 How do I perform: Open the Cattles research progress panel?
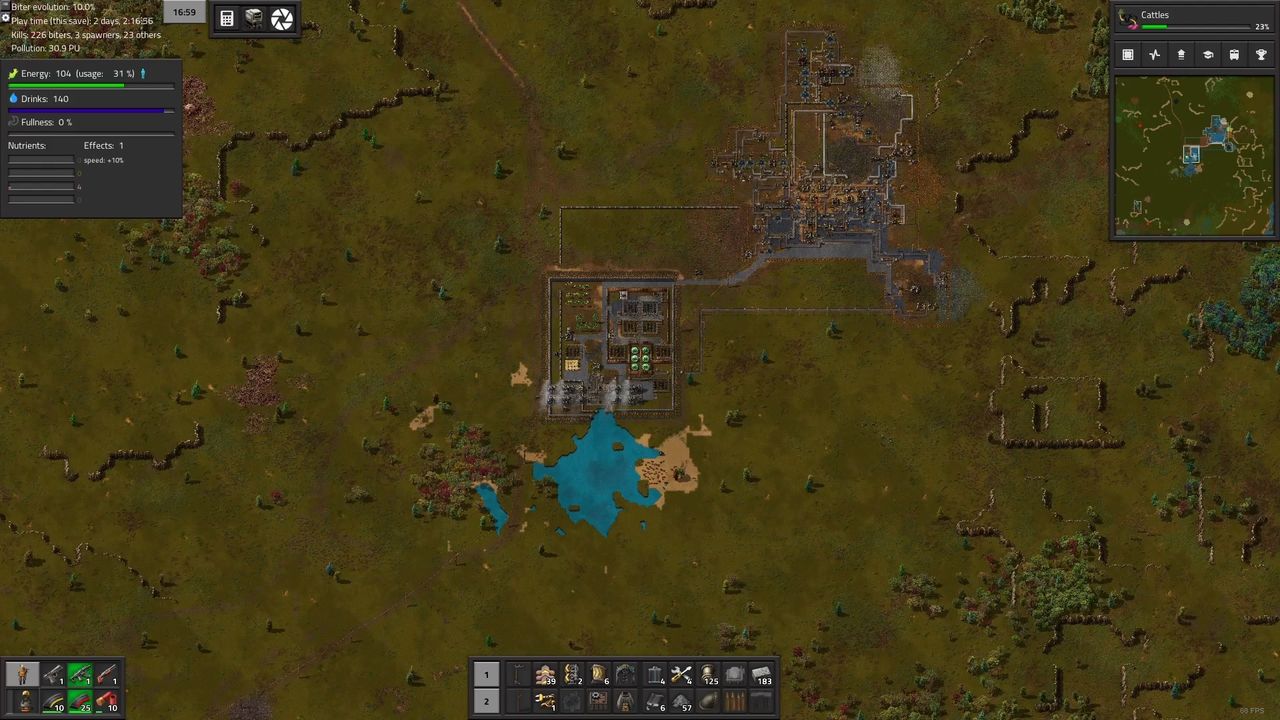[x=1193, y=20]
